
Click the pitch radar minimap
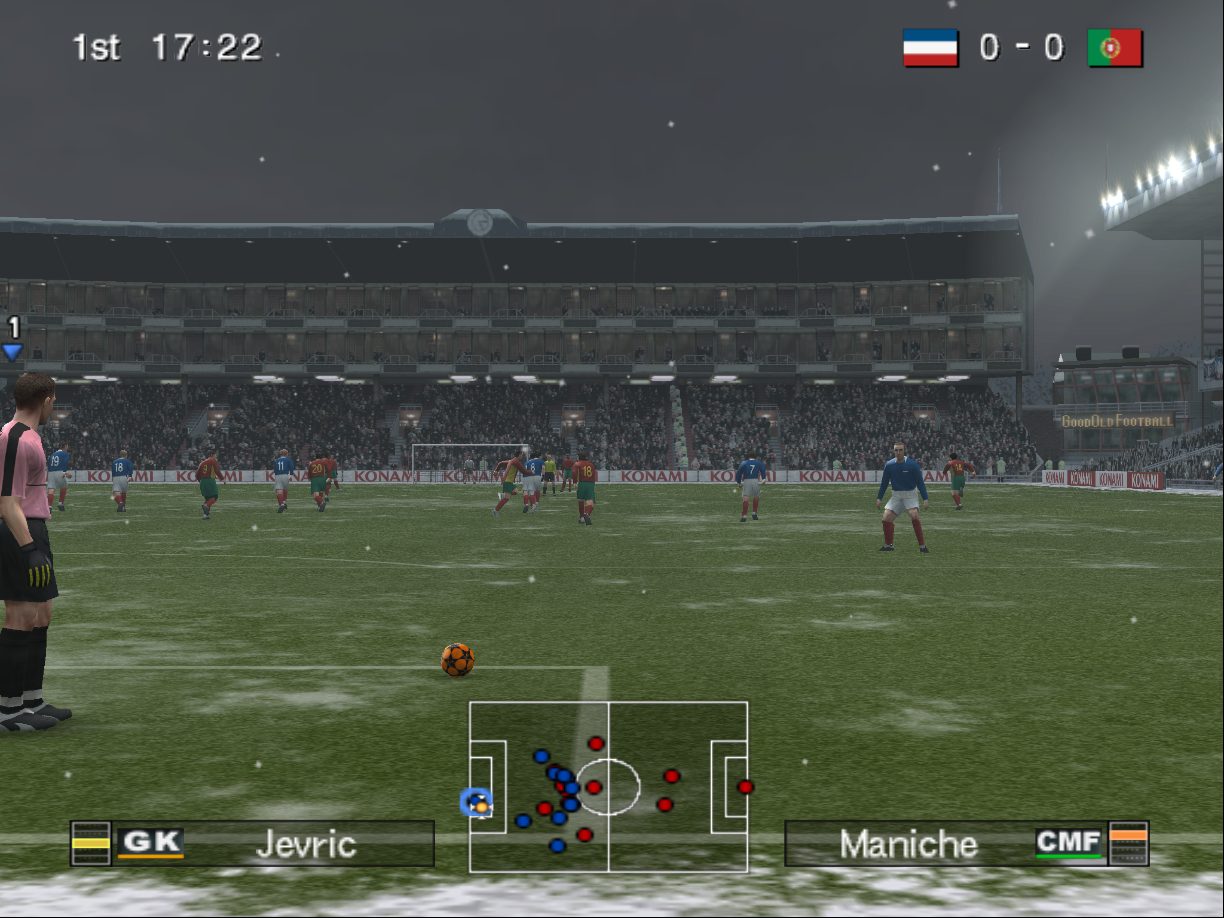pos(608,786)
